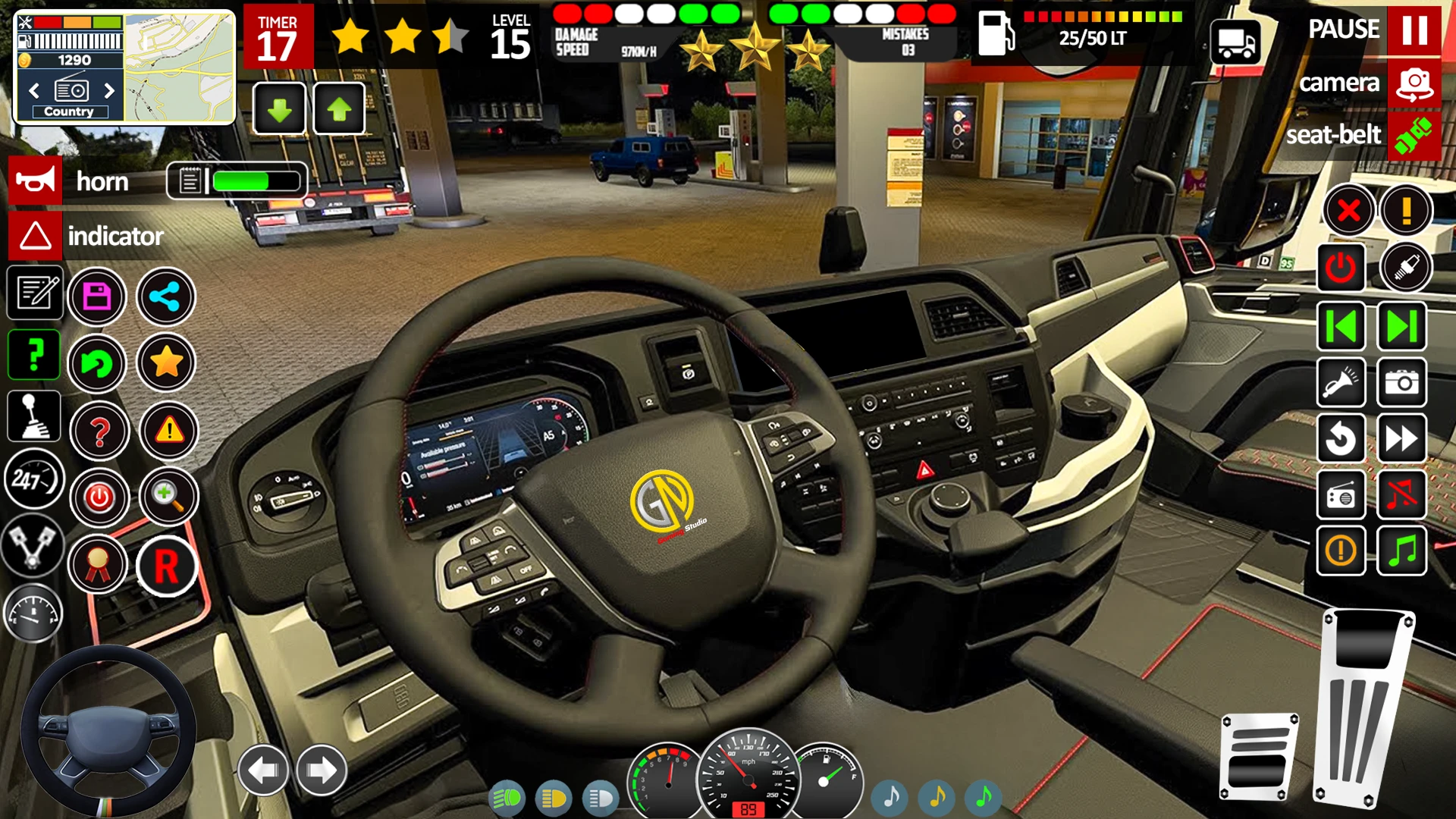Switch view using the camera button
The height and width of the screenshot is (819, 1456).
coord(1414,83)
